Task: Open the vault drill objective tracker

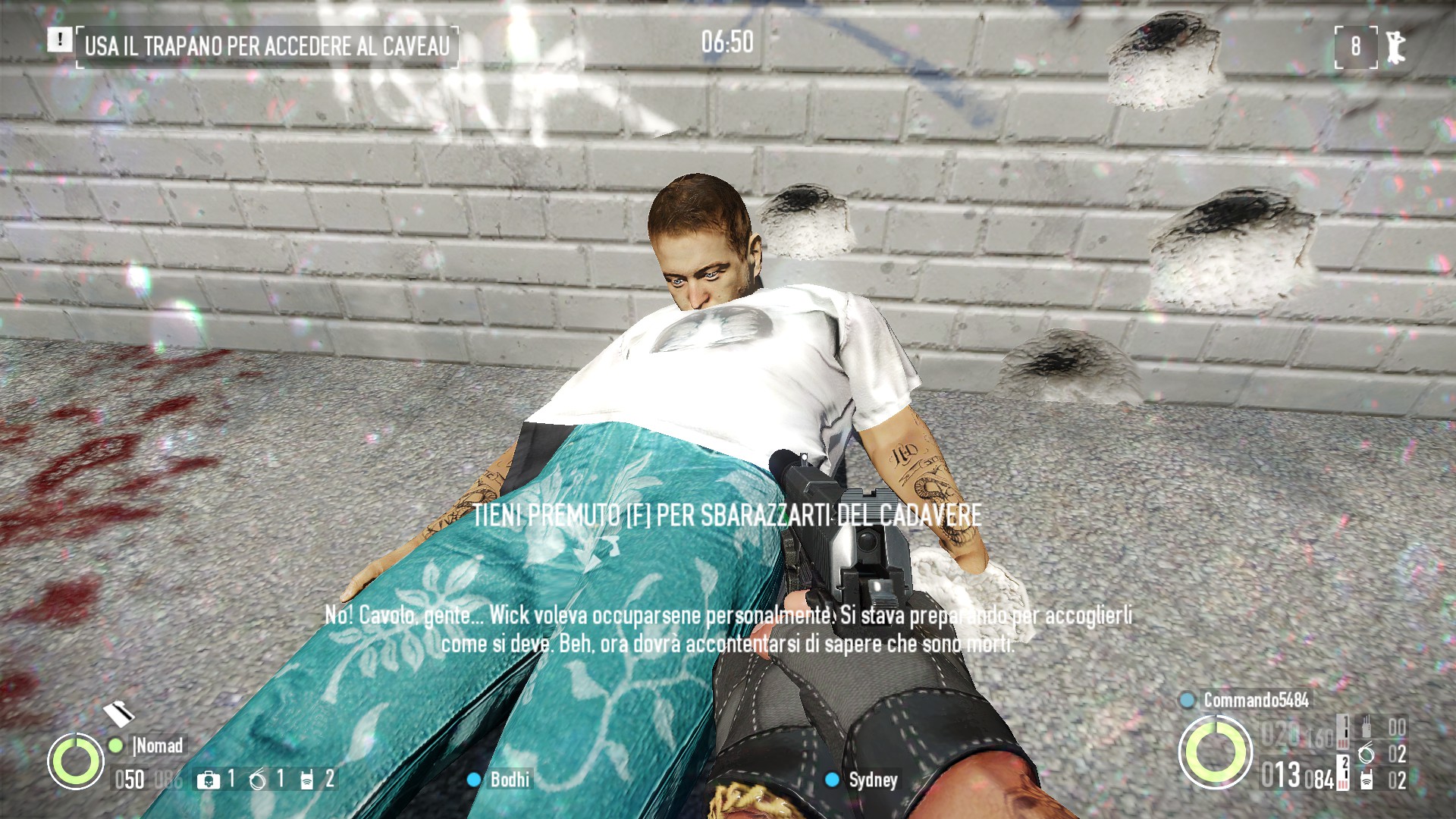Action: 266,45
